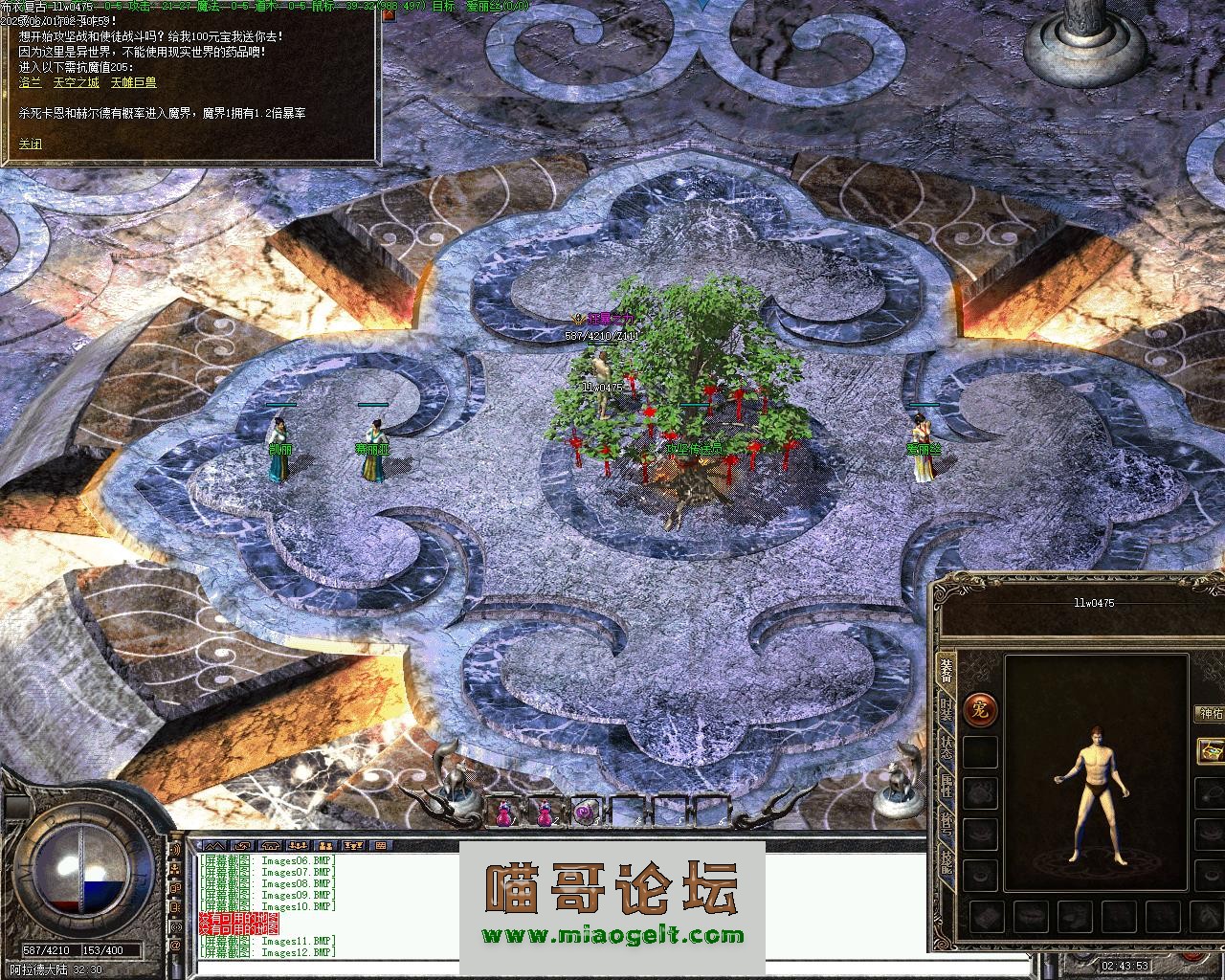Activate the purple scroll in hotbar slot three

[x=584, y=813]
